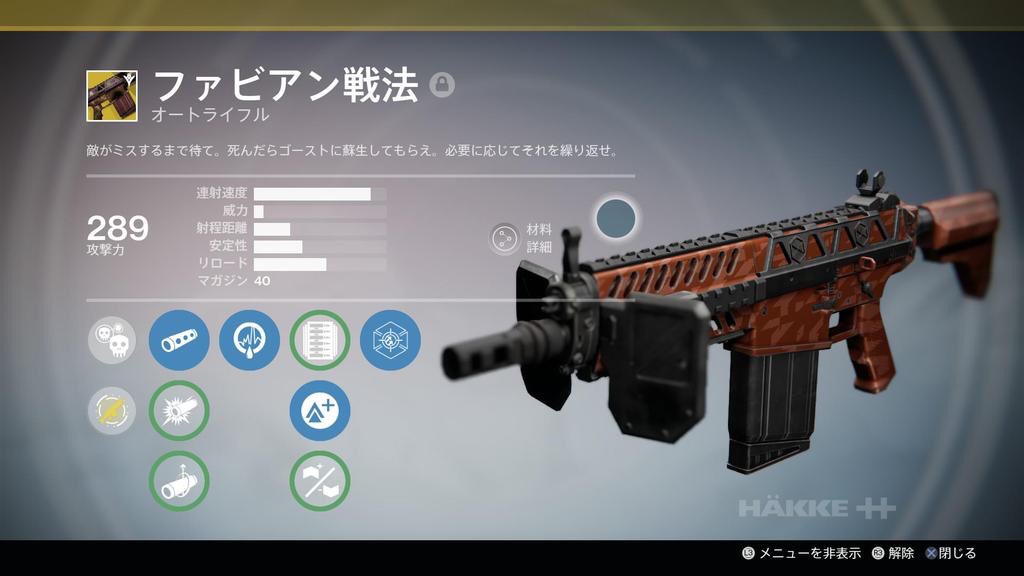Select the pulse gauge with droplet perk
The width and height of the screenshot is (1024, 576).
(249, 340)
